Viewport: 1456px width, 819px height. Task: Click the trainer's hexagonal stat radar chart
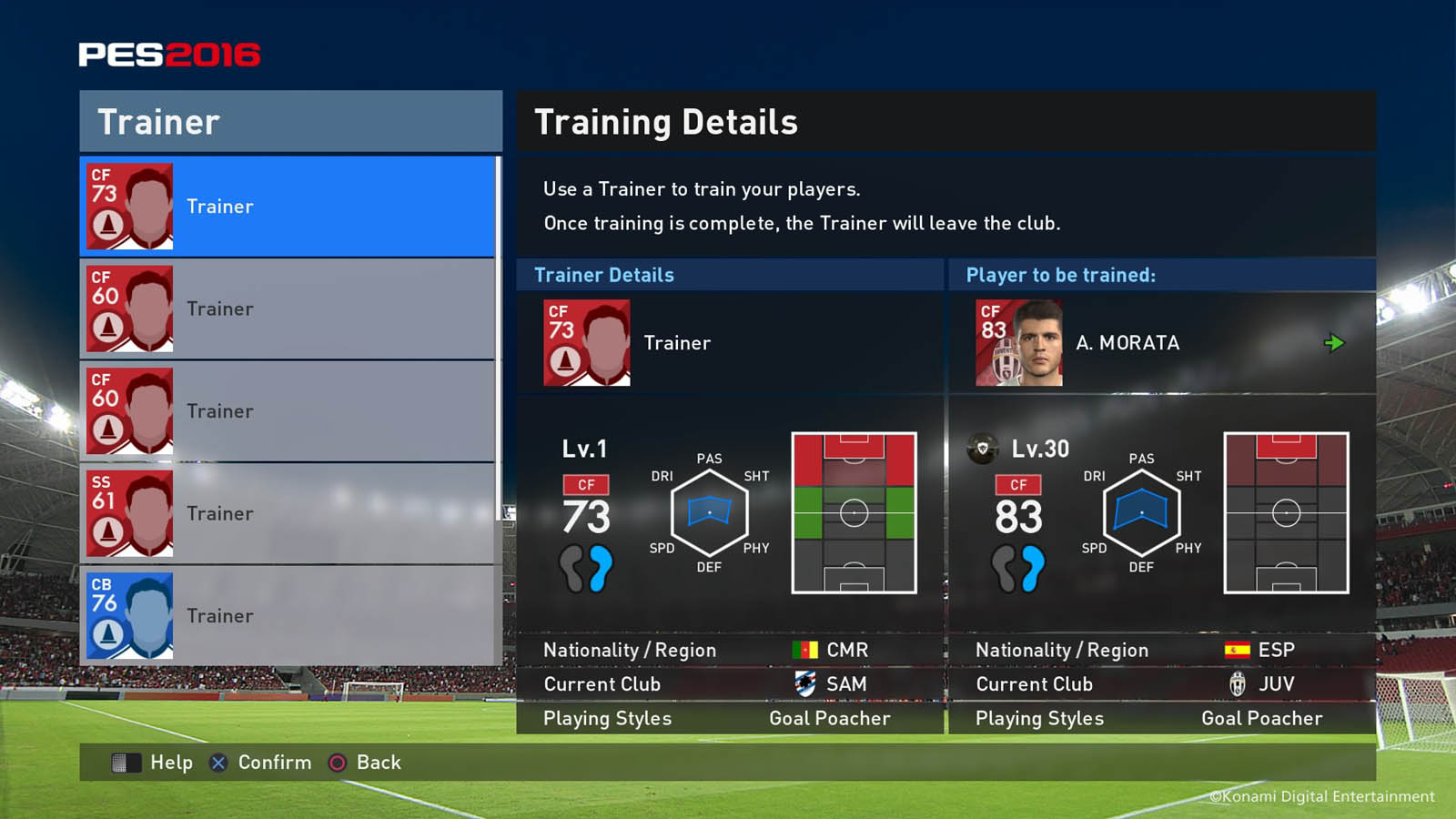709,512
